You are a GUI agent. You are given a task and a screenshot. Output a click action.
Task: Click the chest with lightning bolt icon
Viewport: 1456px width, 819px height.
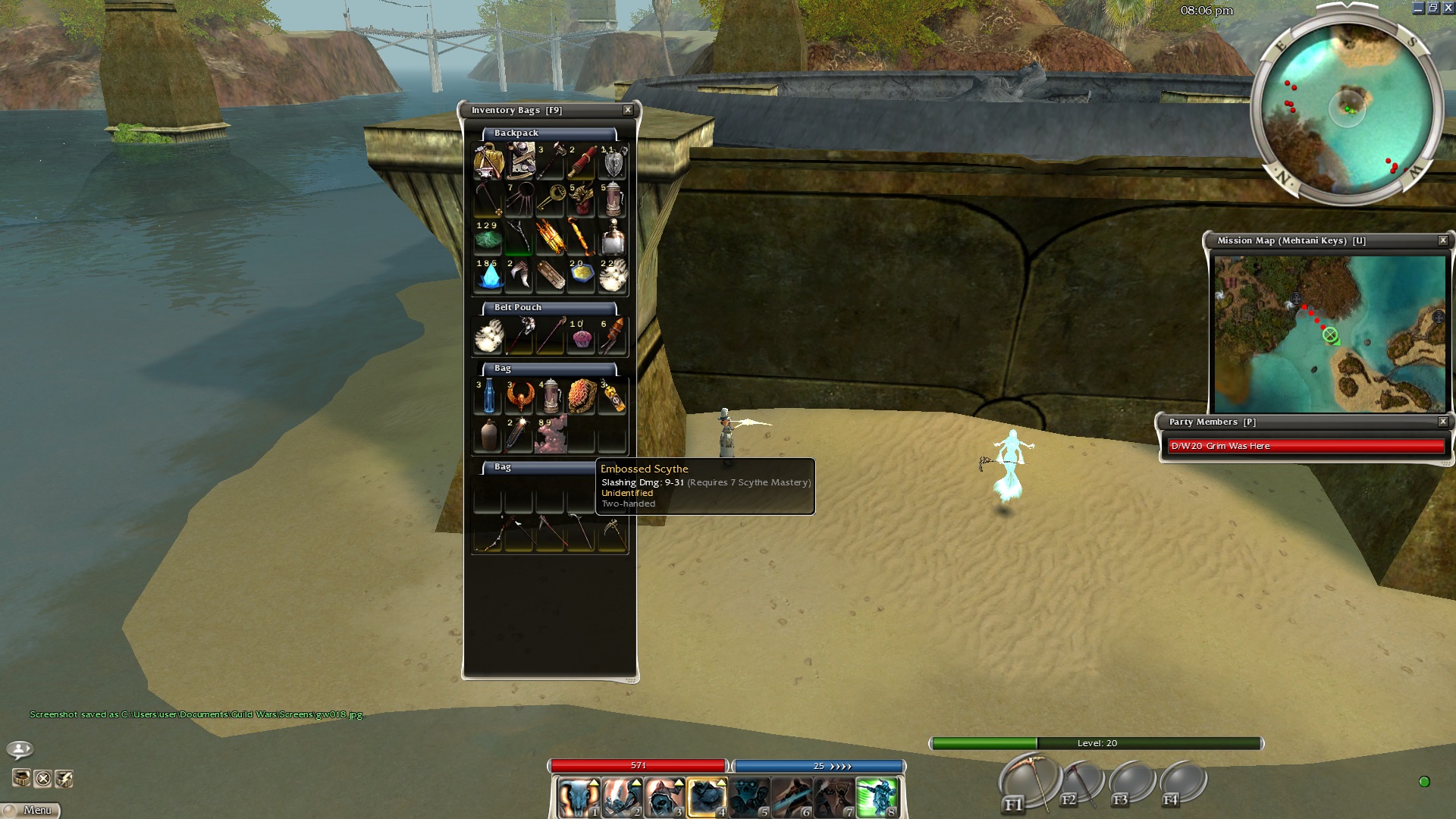click(64, 779)
